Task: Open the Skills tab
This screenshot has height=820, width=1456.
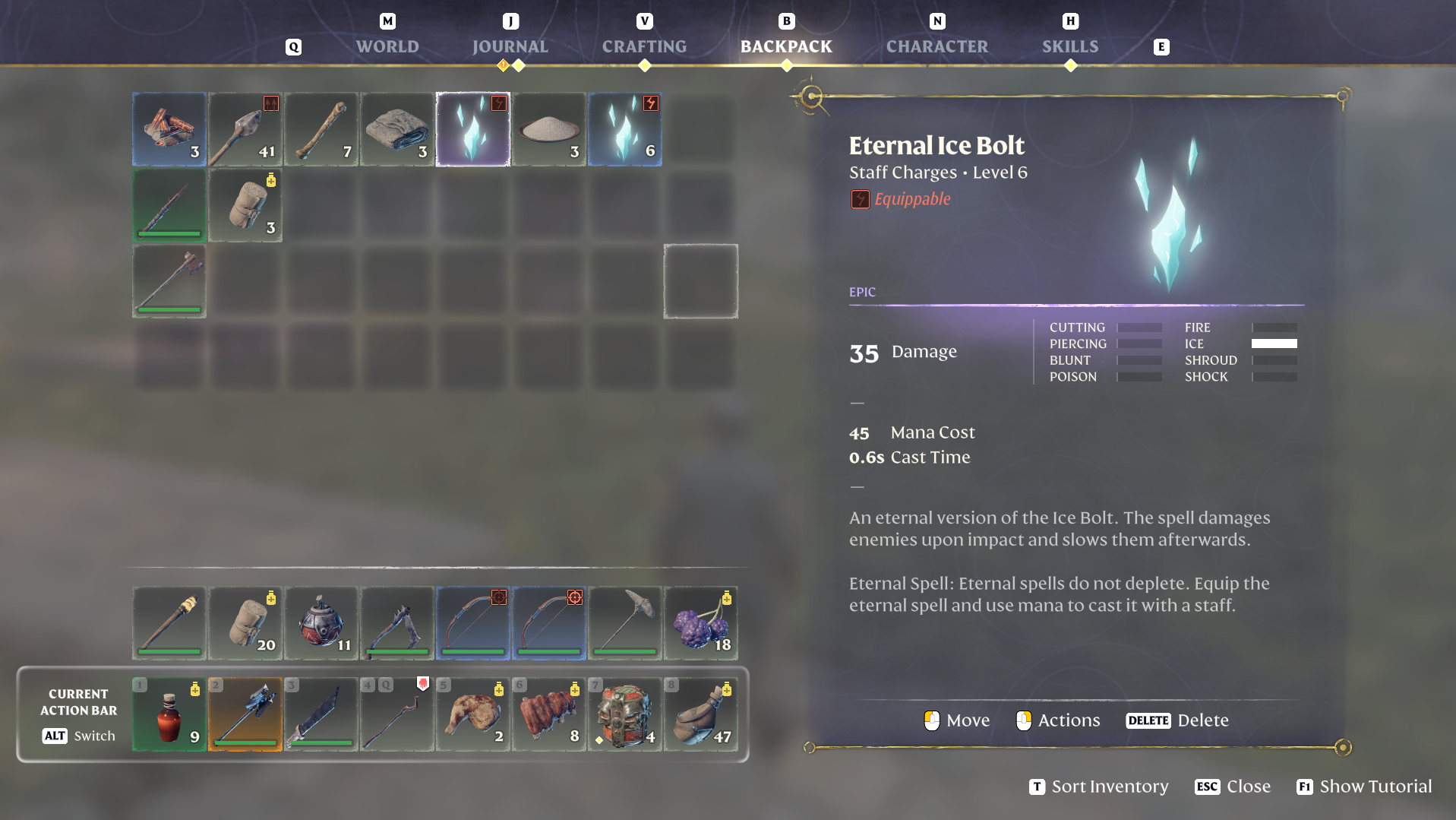Action: pos(1069,46)
